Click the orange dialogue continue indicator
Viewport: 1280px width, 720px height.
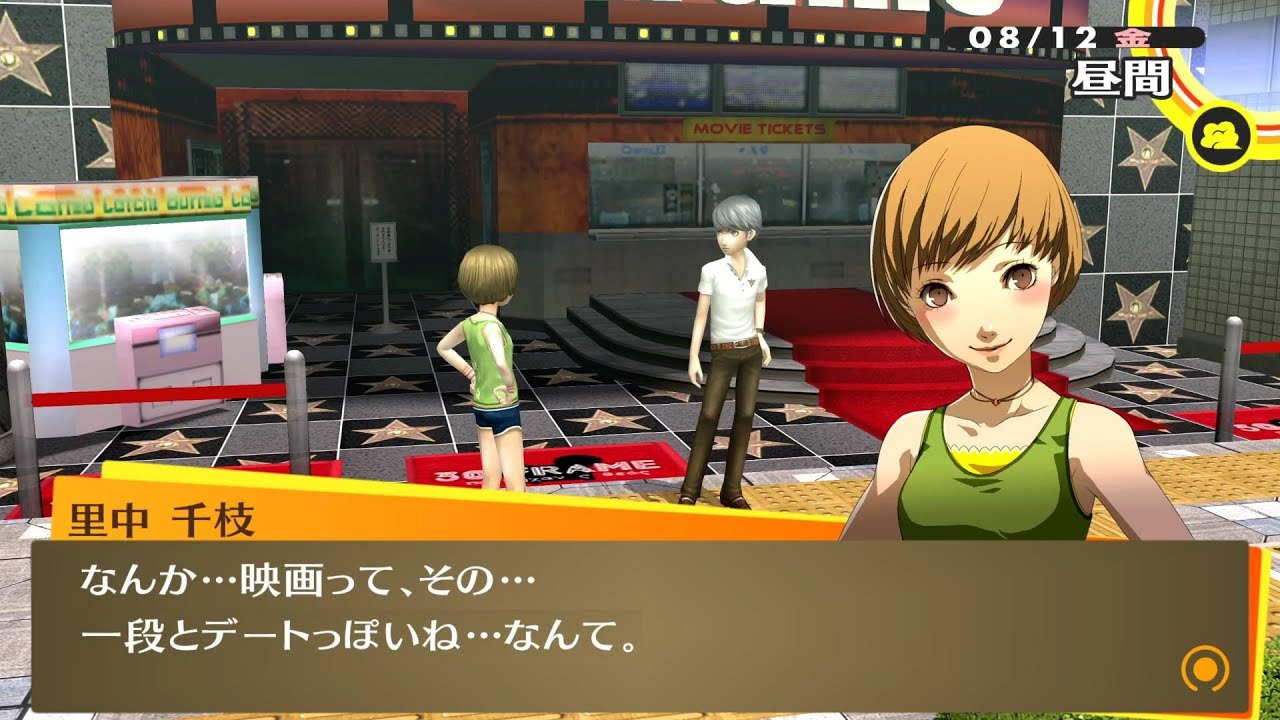[x=1204, y=667]
